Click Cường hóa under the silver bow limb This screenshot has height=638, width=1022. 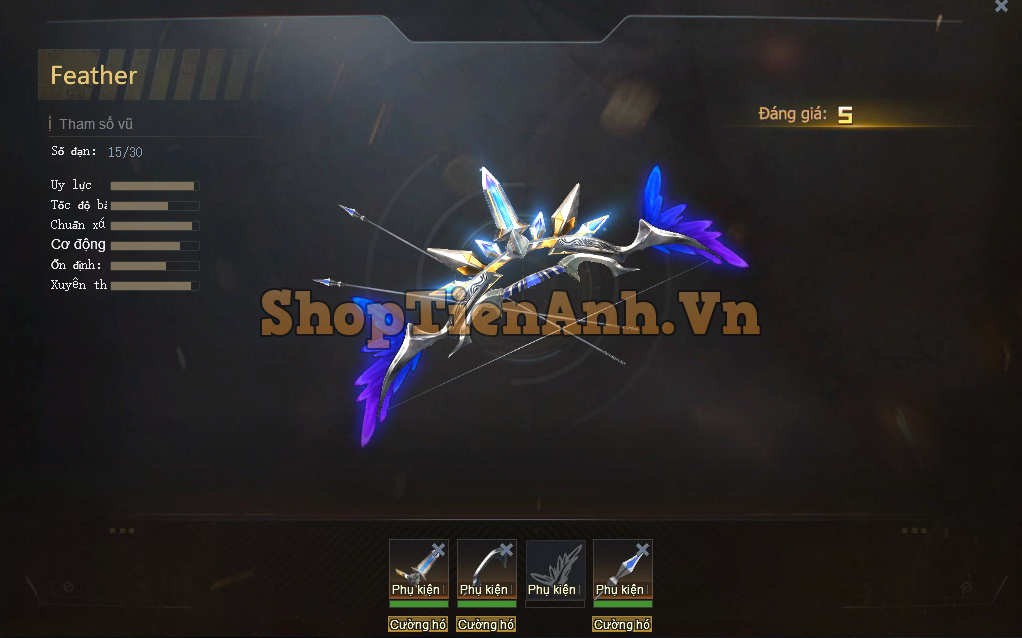coord(486,625)
